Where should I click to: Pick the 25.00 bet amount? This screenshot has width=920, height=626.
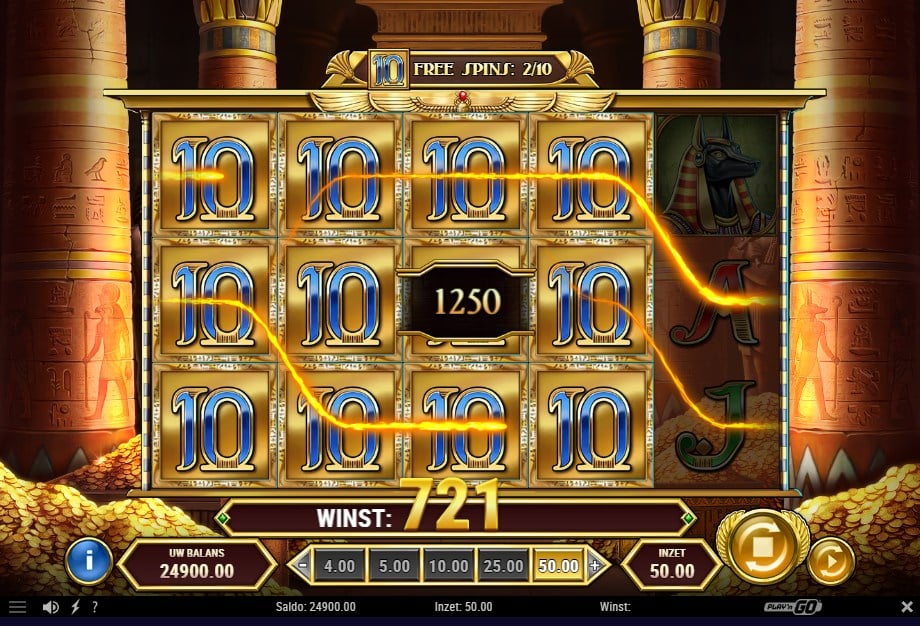tap(504, 566)
